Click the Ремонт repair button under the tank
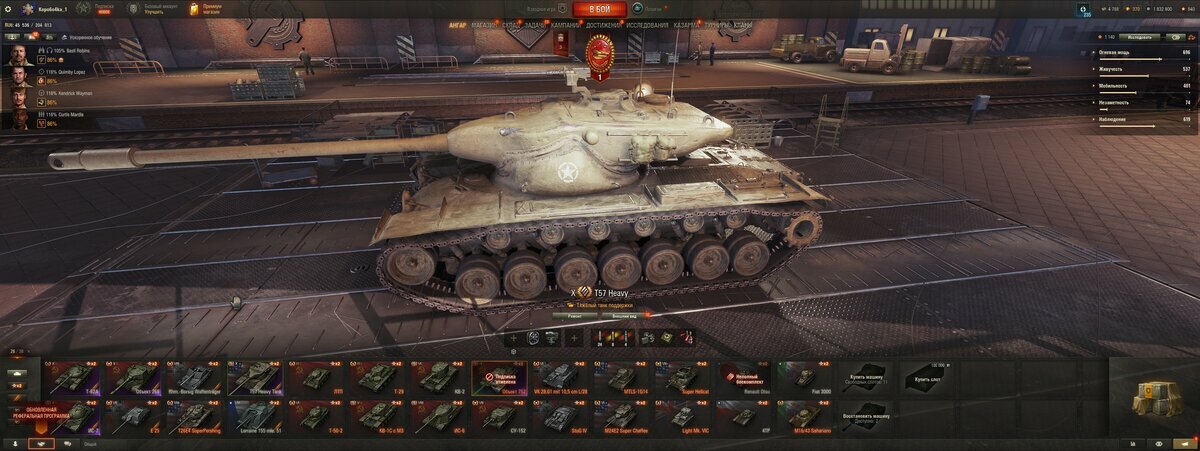 tap(574, 314)
